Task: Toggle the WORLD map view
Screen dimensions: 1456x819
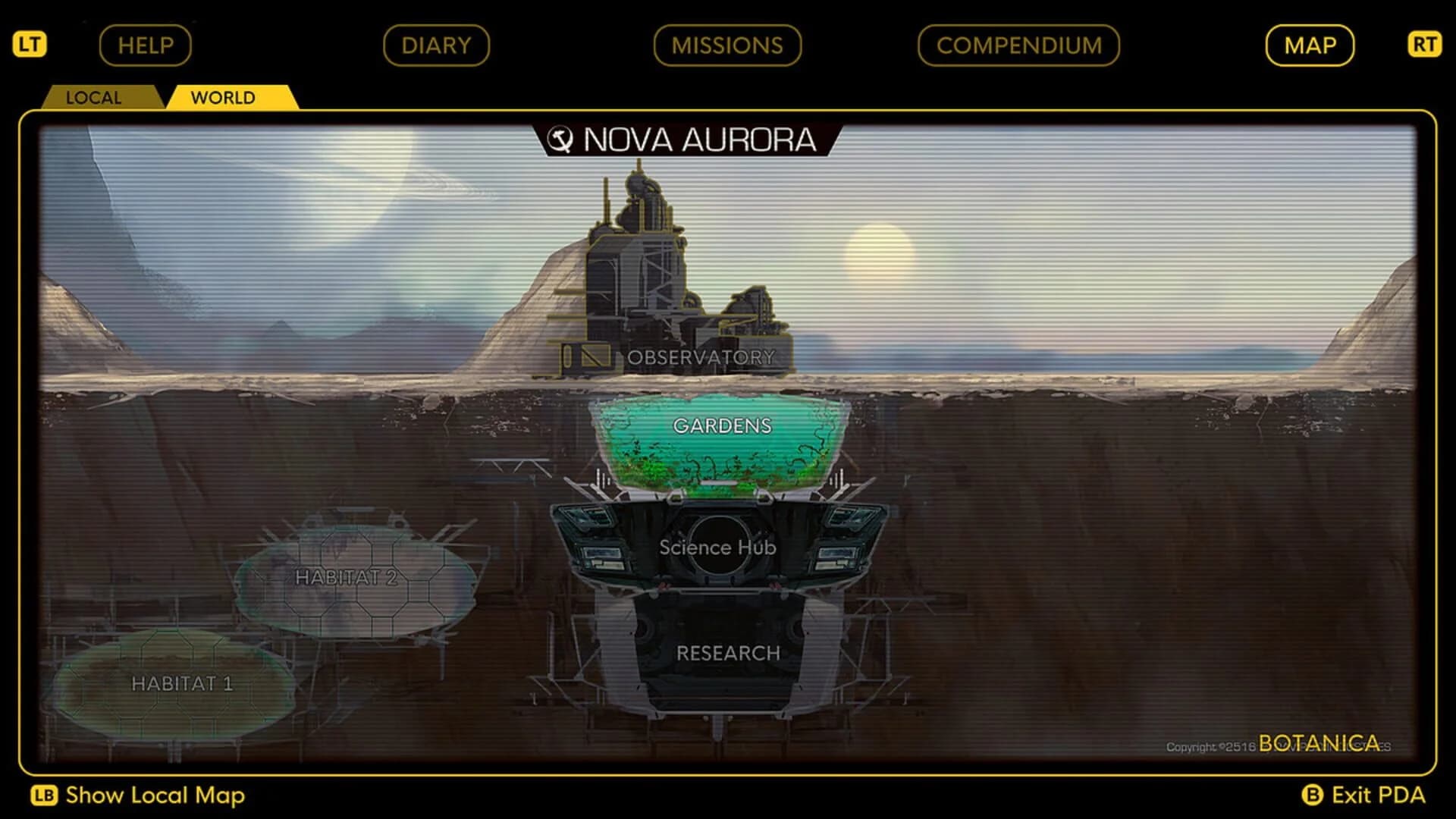Action: (224, 97)
